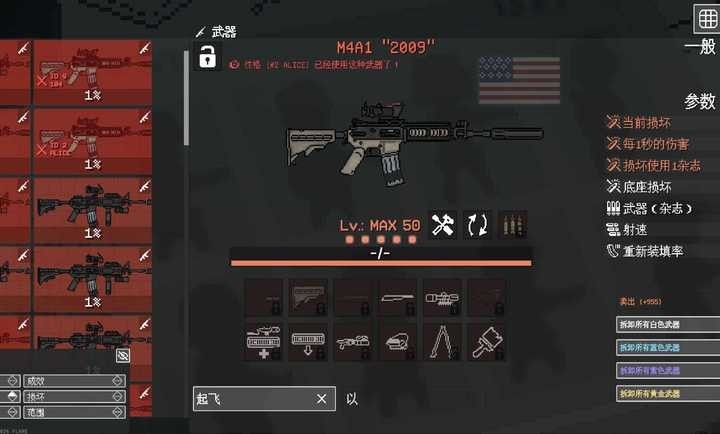Dismantle all gold weapons
This screenshot has width=720, height=434.
coord(667,394)
